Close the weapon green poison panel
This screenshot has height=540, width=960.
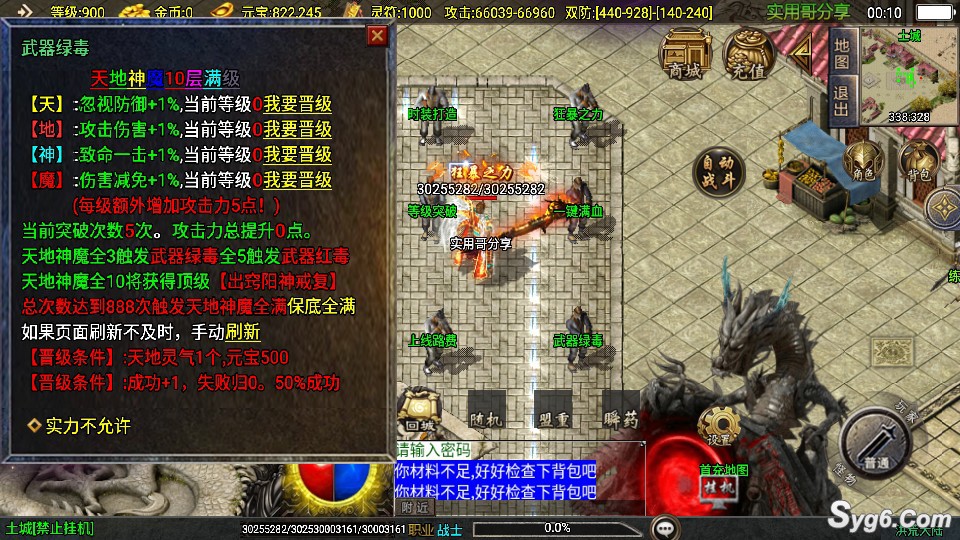(x=377, y=37)
